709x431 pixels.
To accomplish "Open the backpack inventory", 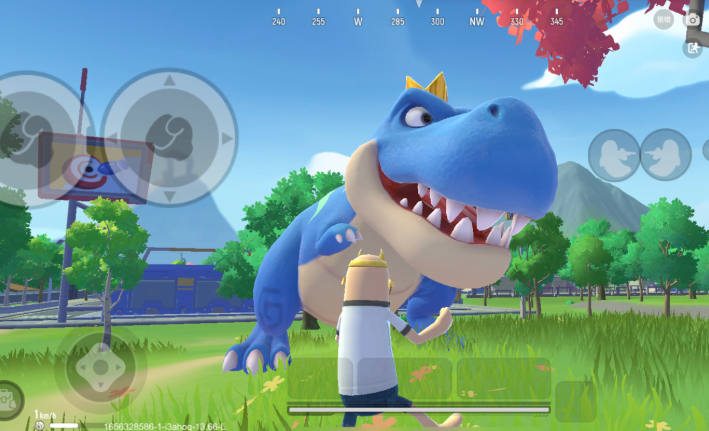I will point(8,399).
